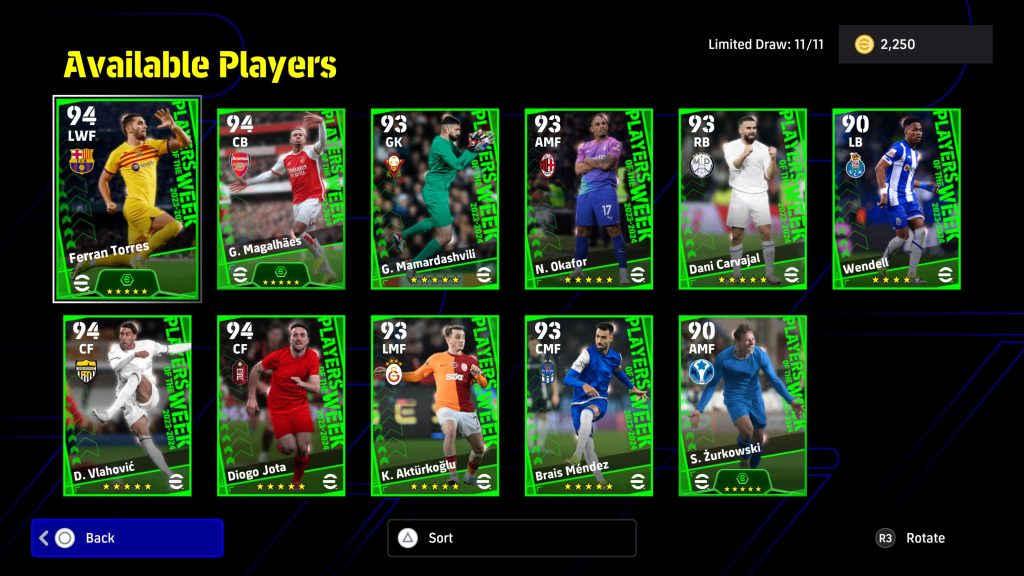Pick the Diogo Jota CF card

coord(281,405)
